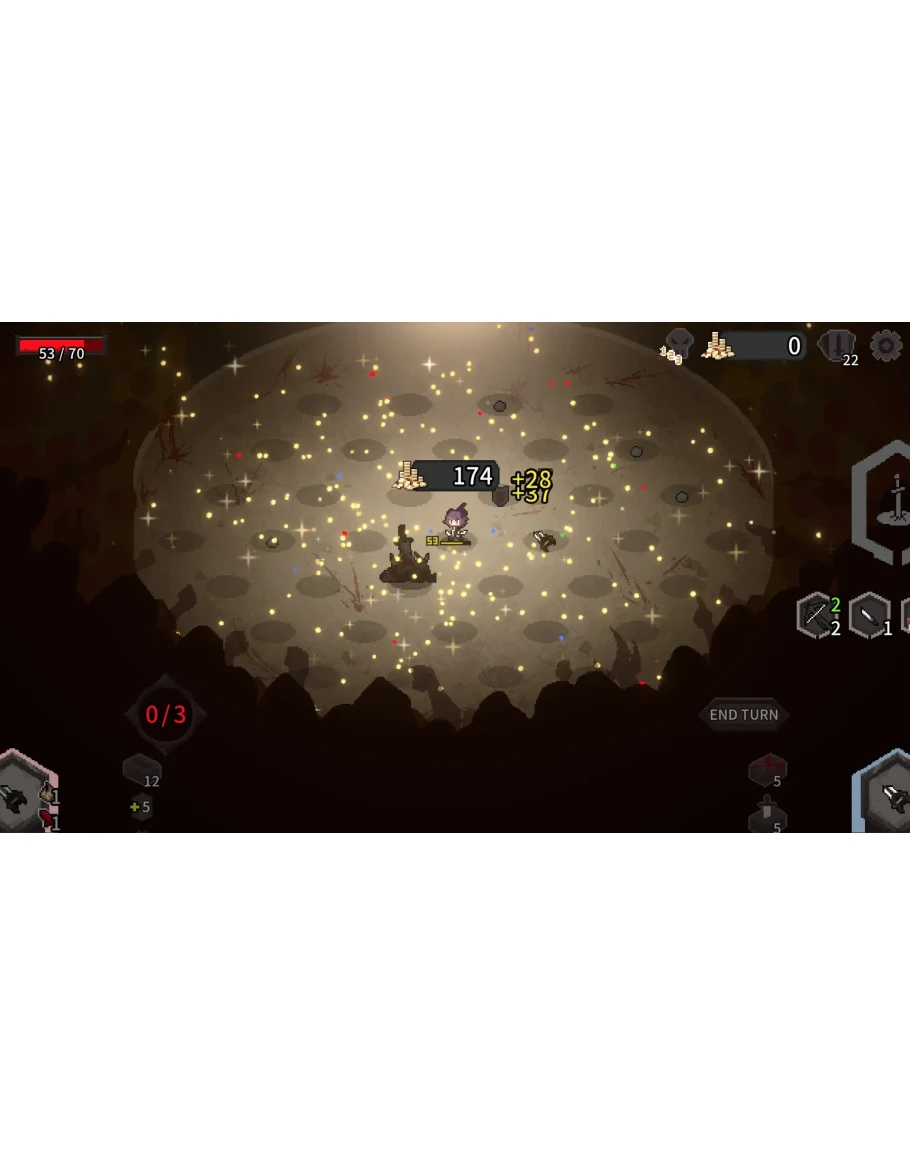This screenshot has width=910, height=1155.
Task: Click the END TURN button
Action: [x=743, y=715]
